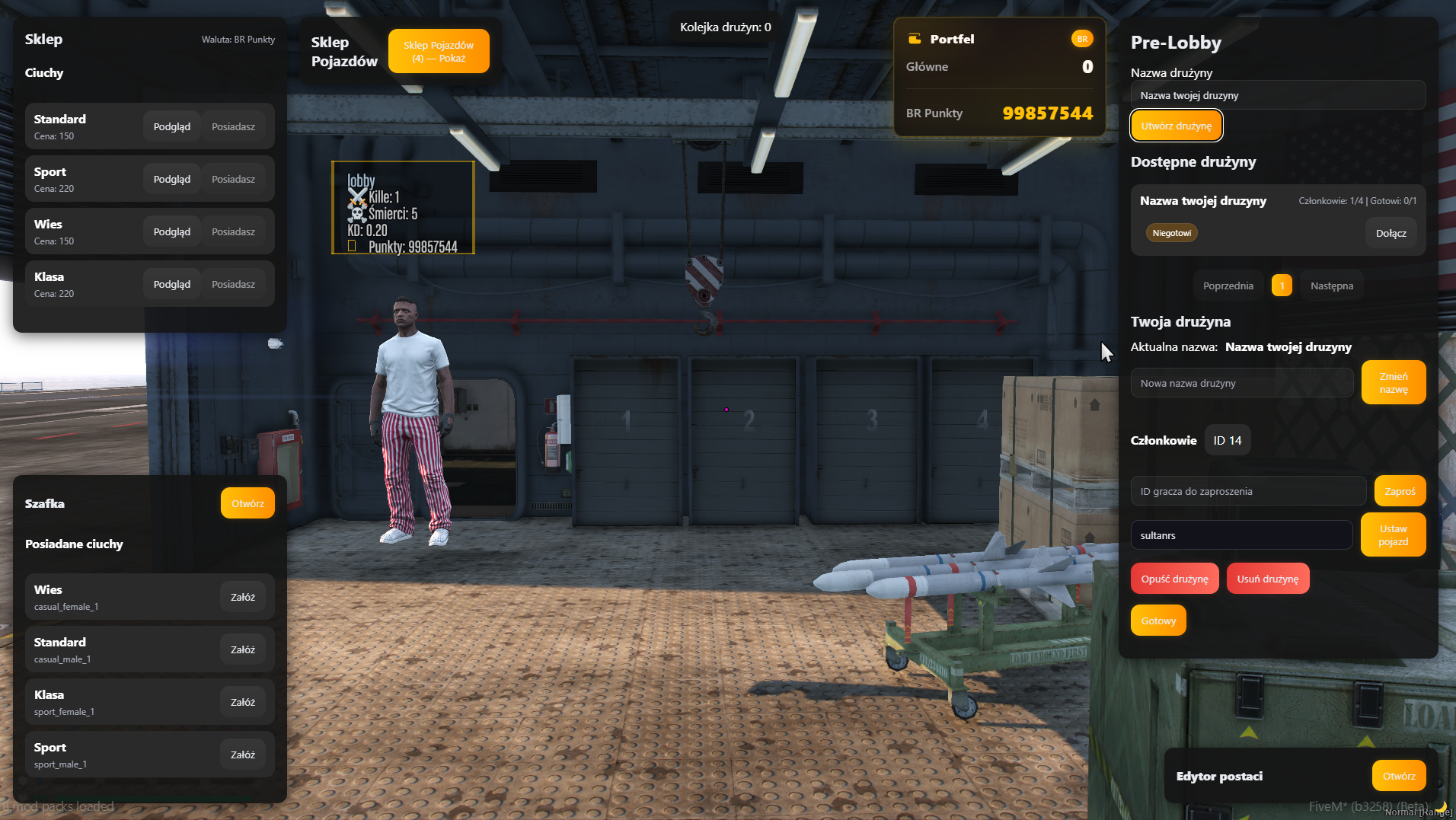Put on the Standard casual_male_1 outfit
This screenshot has height=820, width=1456.
tap(243, 649)
